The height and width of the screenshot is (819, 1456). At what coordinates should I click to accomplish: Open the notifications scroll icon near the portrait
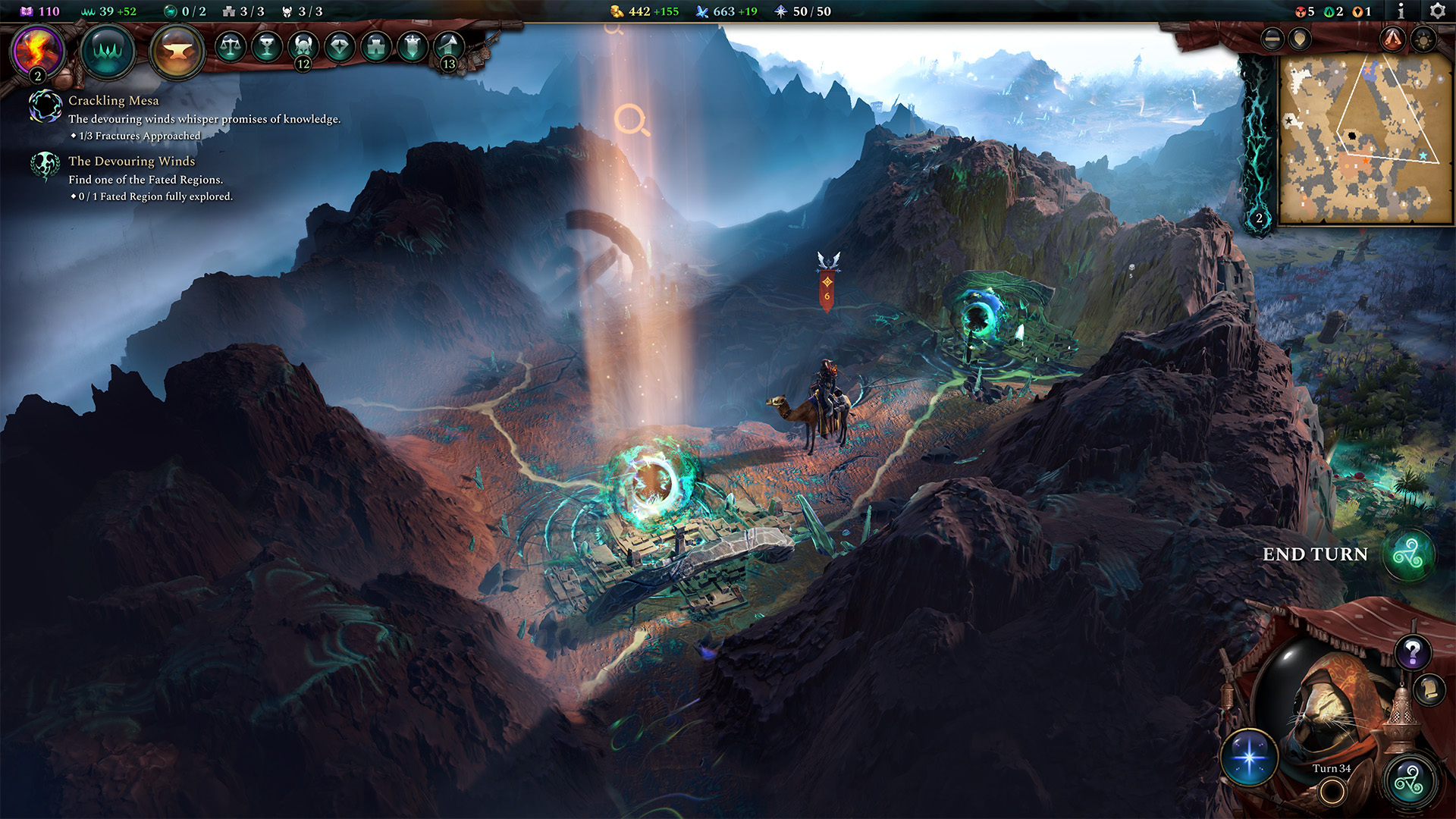click(x=1429, y=689)
